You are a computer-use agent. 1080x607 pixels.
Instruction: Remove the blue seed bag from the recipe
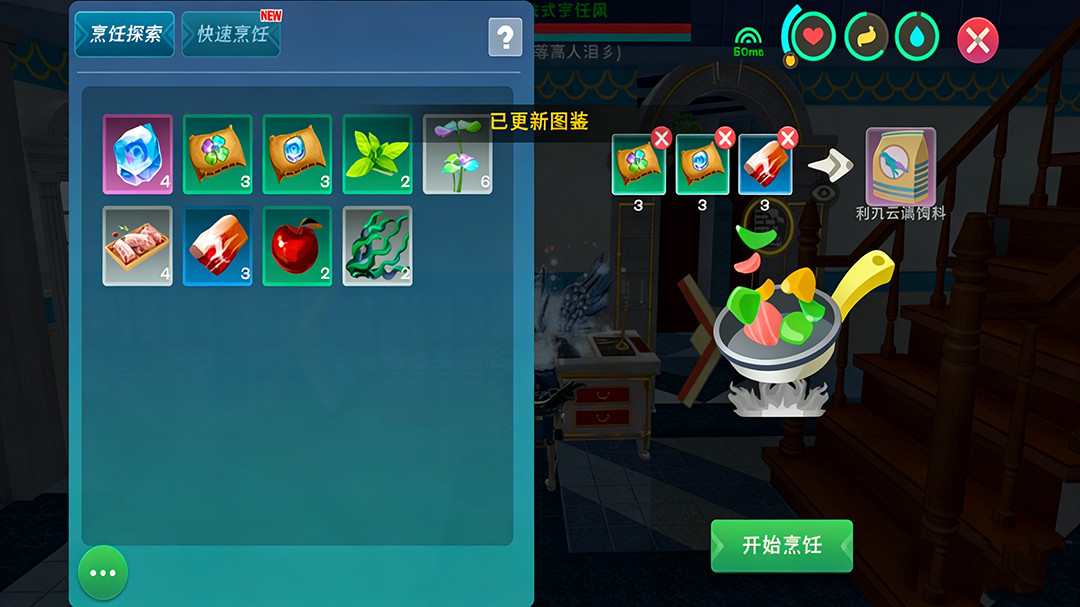[x=725, y=138]
